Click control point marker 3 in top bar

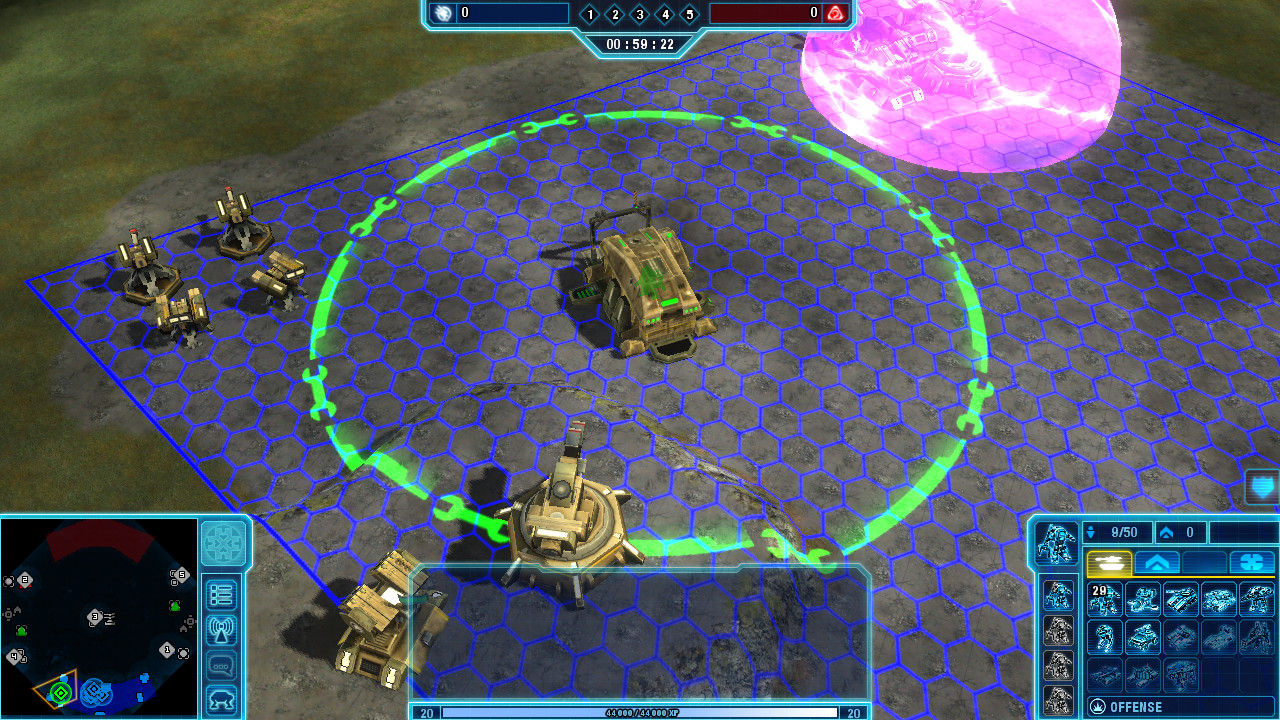639,14
